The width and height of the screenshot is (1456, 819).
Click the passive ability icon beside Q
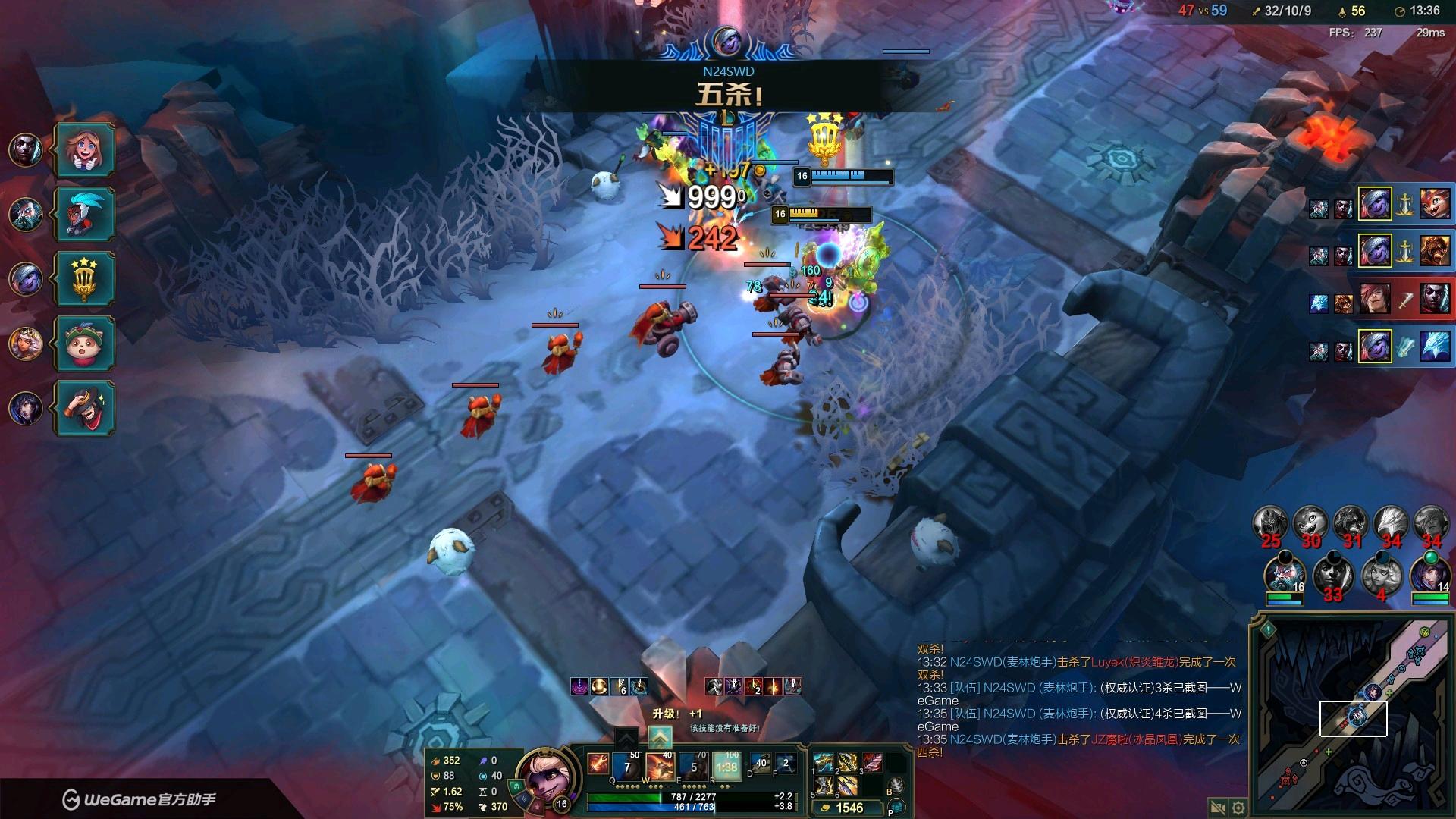click(598, 764)
